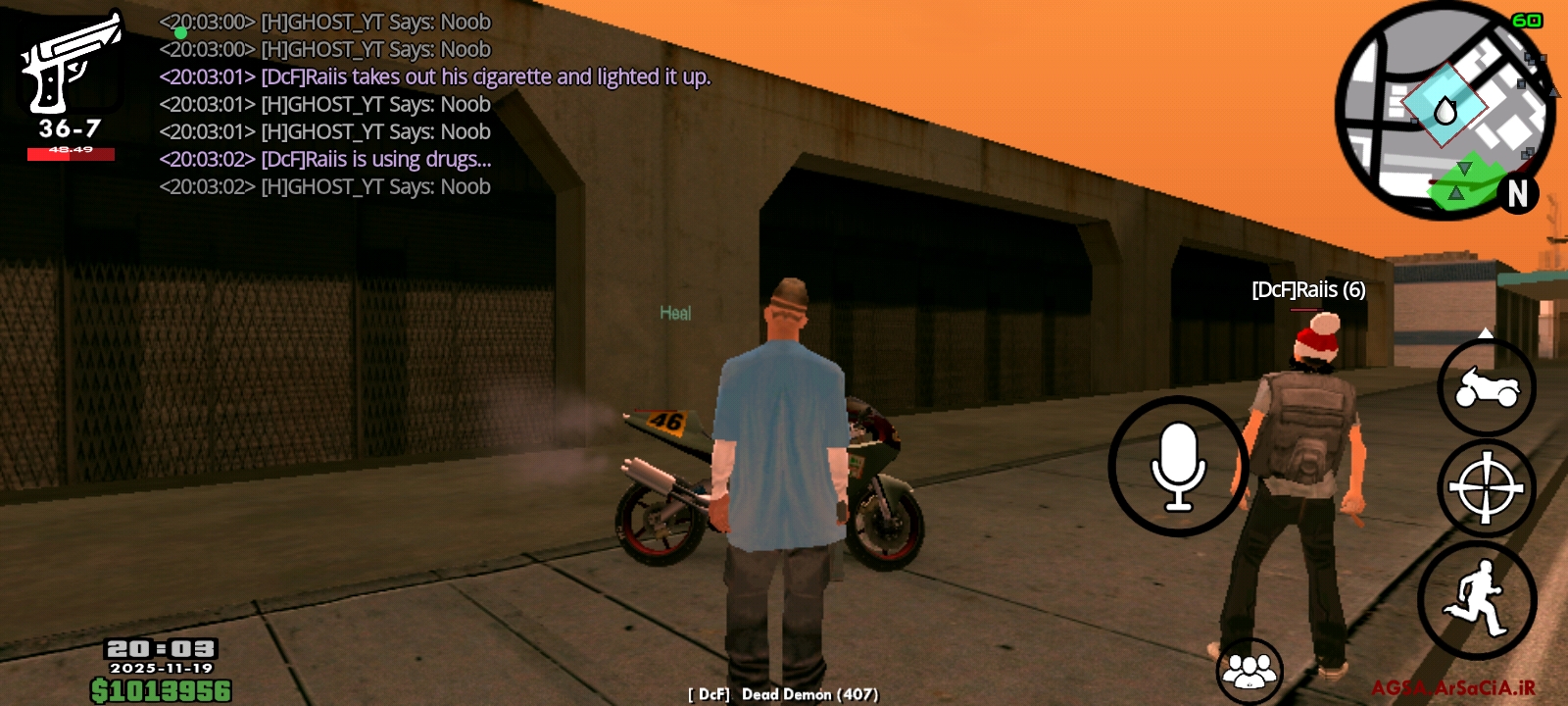Click the floating Heal text prompt

(673, 310)
